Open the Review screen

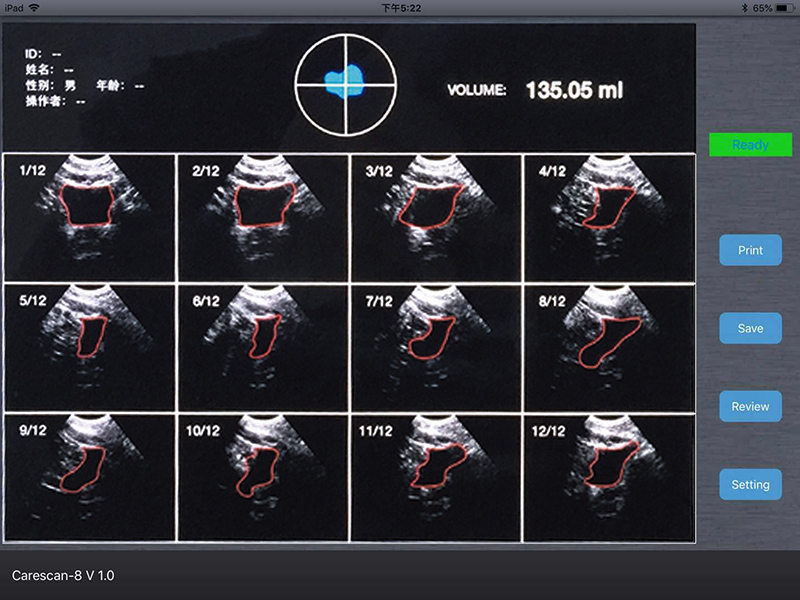(750, 406)
